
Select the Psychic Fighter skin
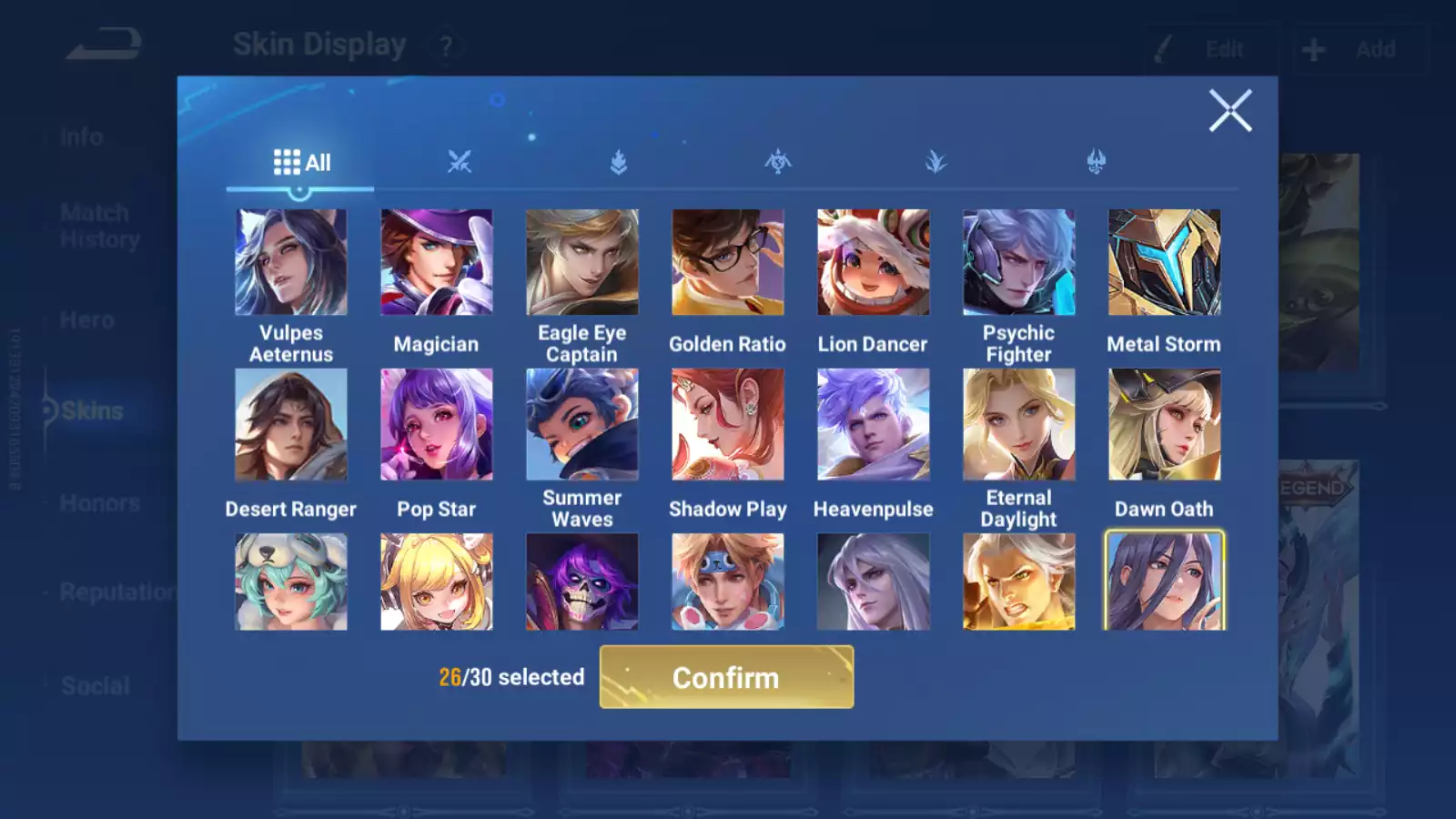pyautogui.click(x=1019, y=262)
